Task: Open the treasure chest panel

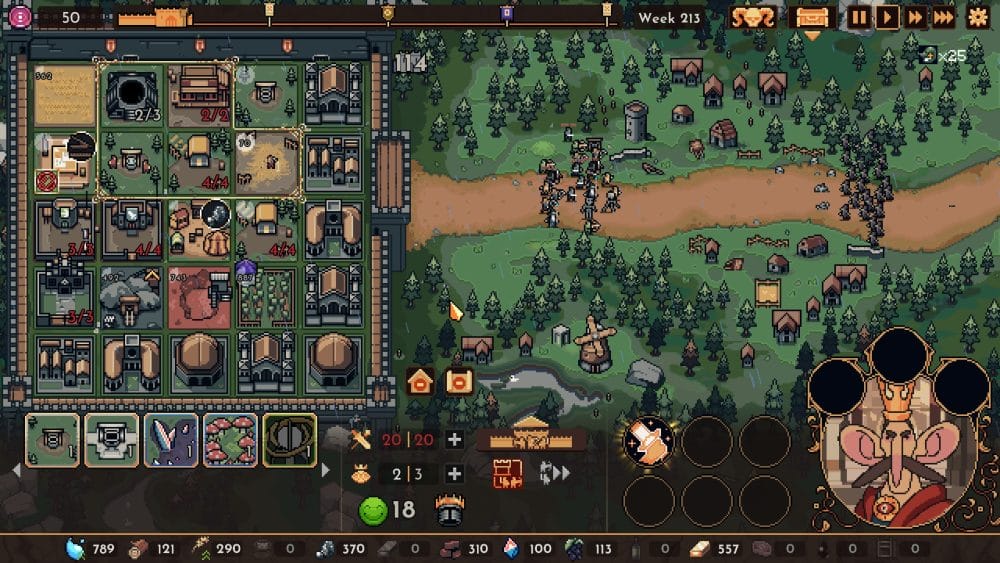Action: [x=811, y=17]
